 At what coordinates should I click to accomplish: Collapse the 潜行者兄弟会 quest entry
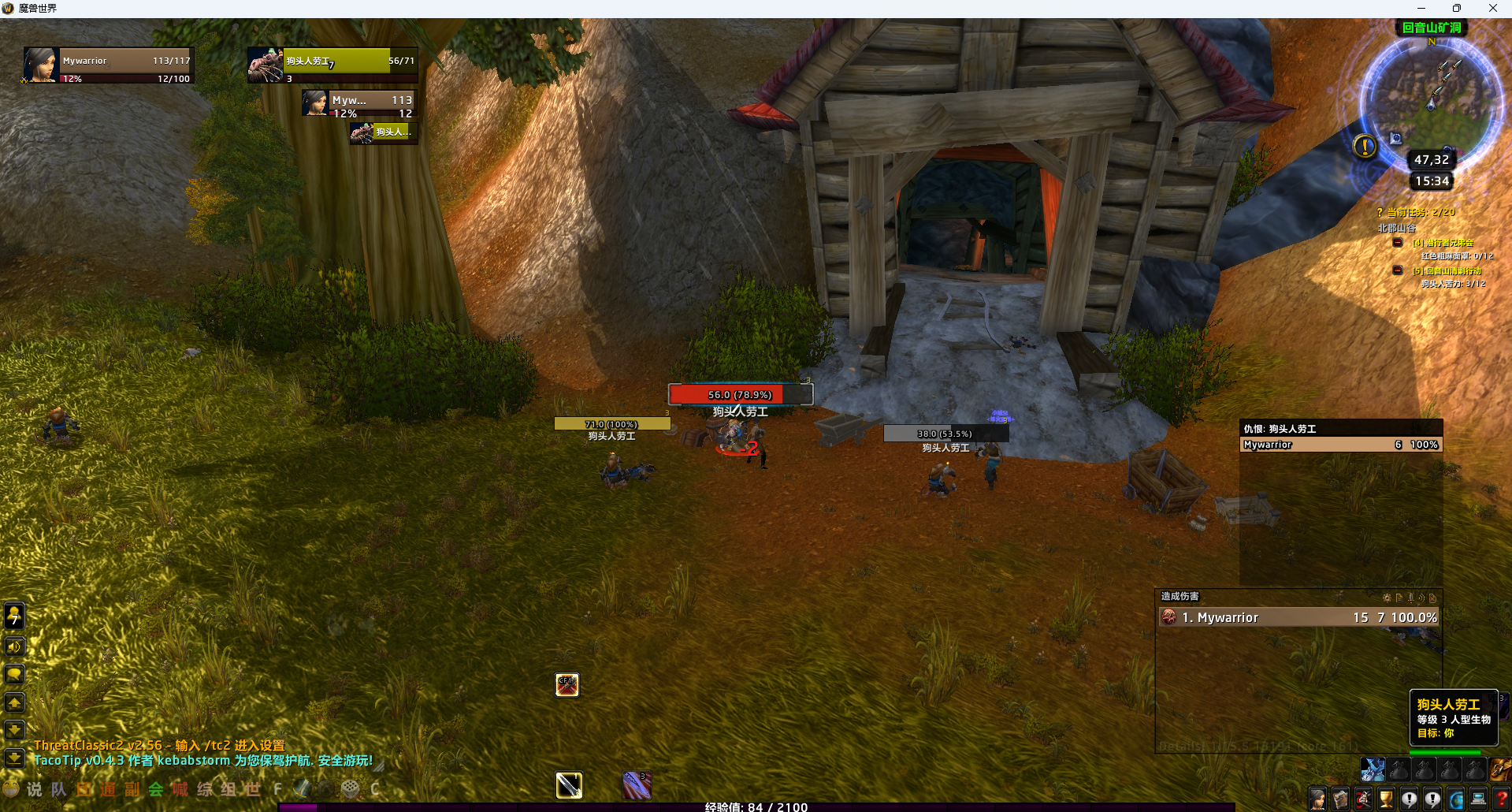[1397, 243]
